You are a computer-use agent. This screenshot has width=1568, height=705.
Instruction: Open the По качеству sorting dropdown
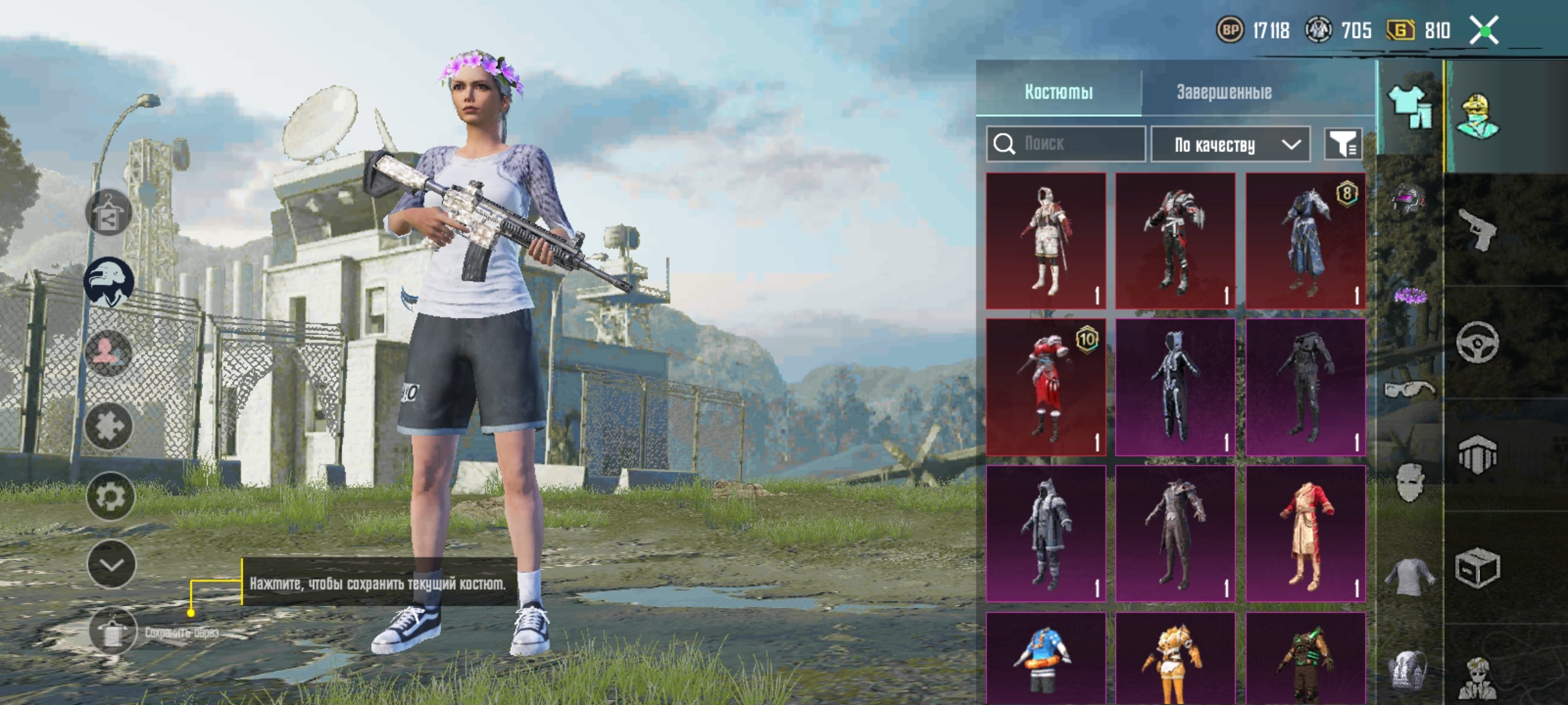(x=1230, y=145)
